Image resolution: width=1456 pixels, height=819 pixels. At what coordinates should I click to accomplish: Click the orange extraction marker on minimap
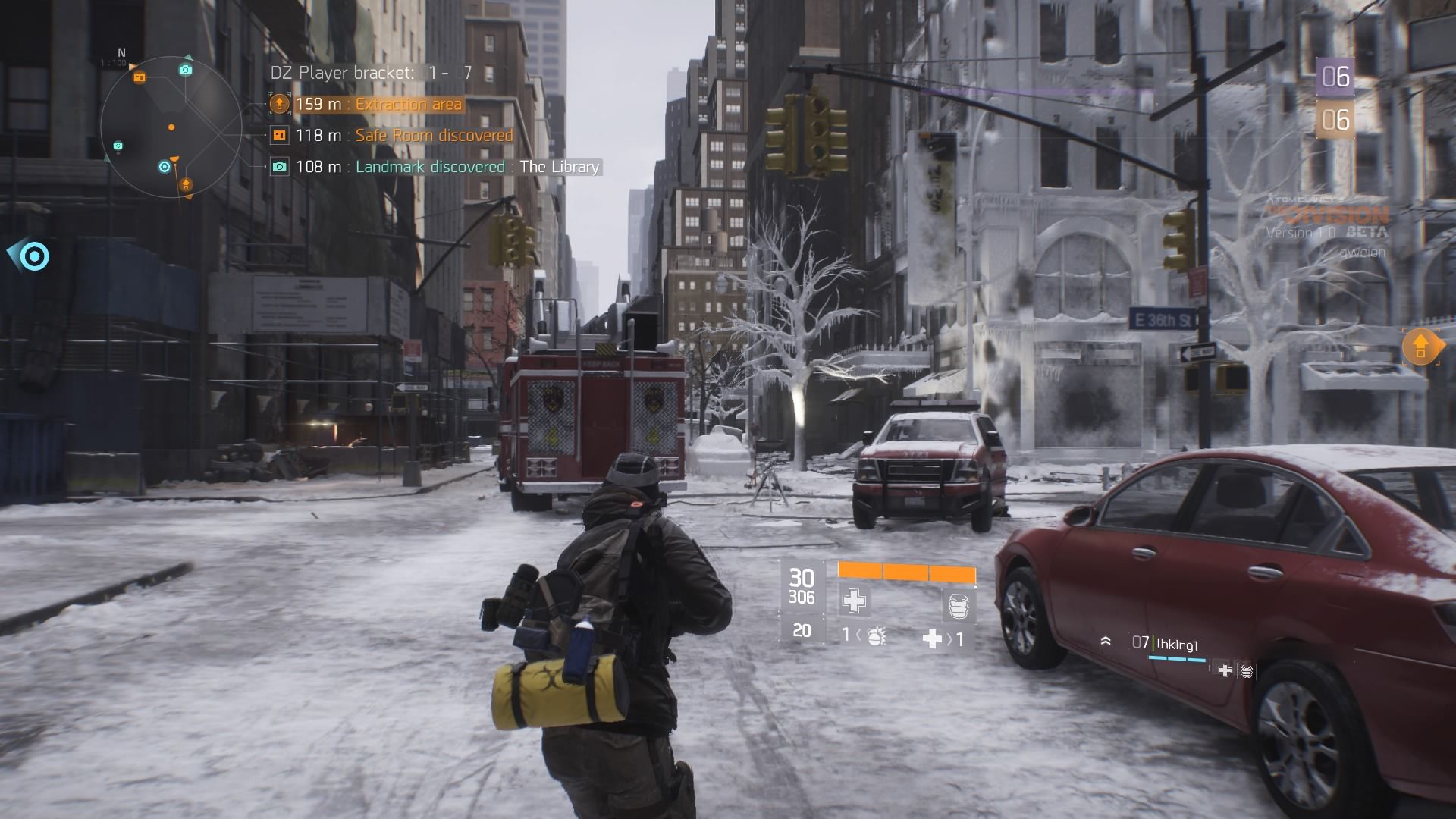point(185,184)
